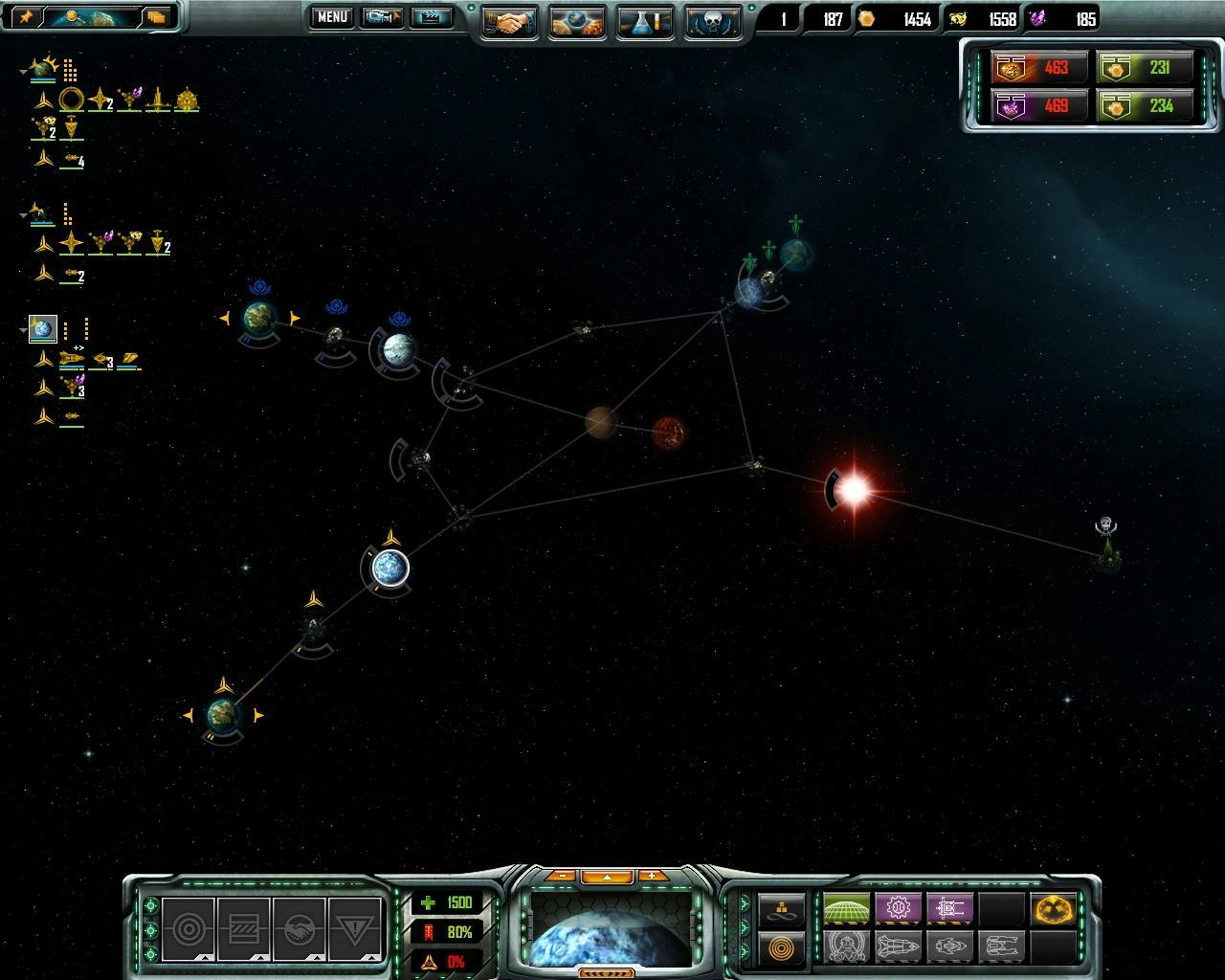Viewport: 1225px width, 980px height.
Task: Select the selected ice planet in empire tree
Action: click(42, 329)
